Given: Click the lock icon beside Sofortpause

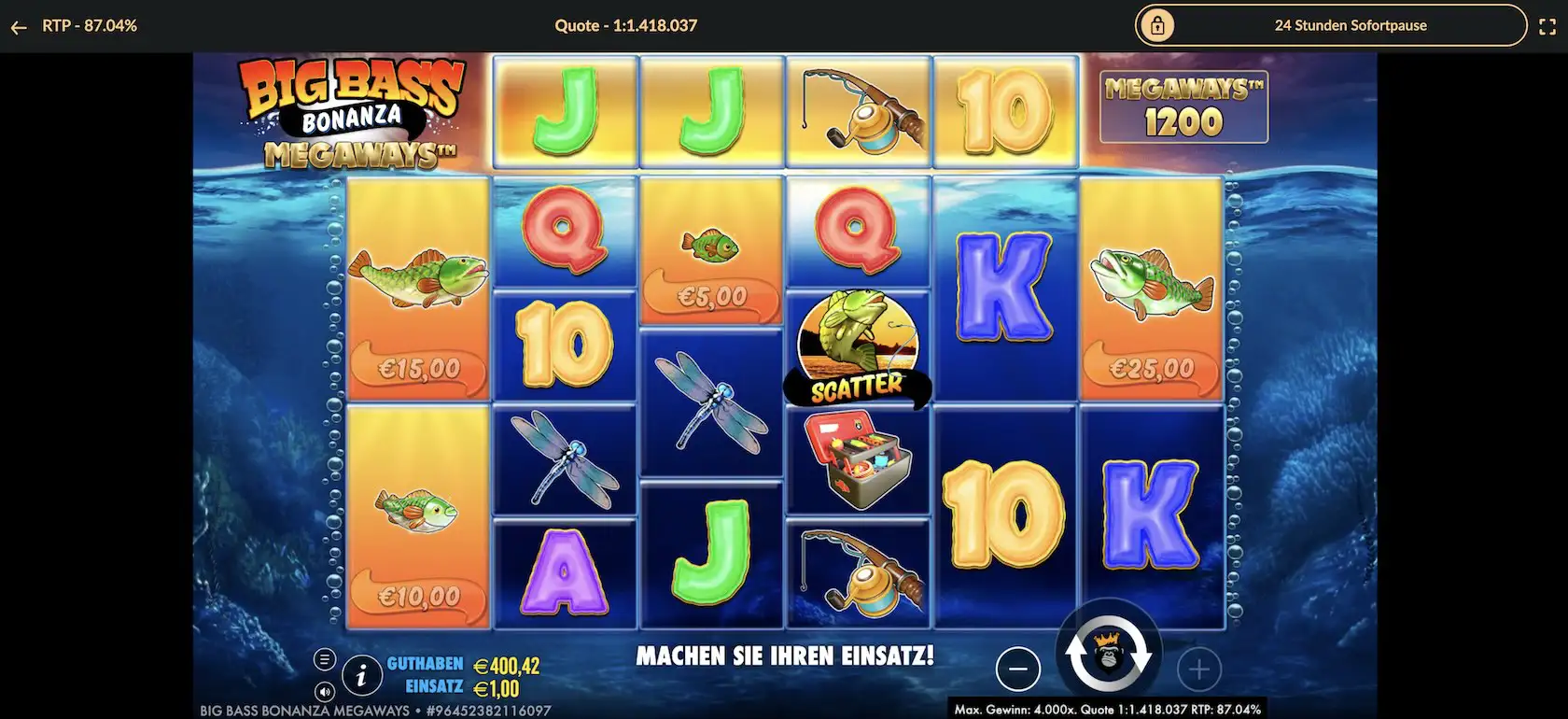Looking at the screenshot, I should 1158,25.
